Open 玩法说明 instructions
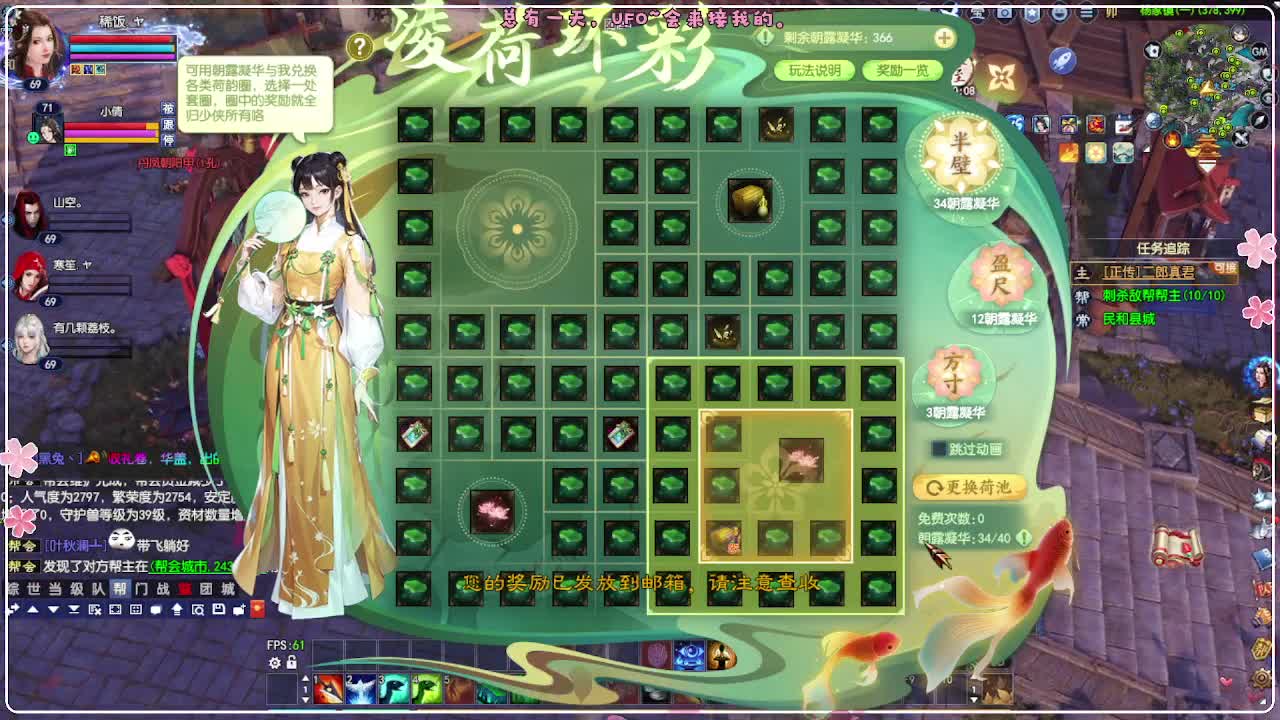Image resolution: width=1280 pixels, height=720 pixels. (817, 71)
